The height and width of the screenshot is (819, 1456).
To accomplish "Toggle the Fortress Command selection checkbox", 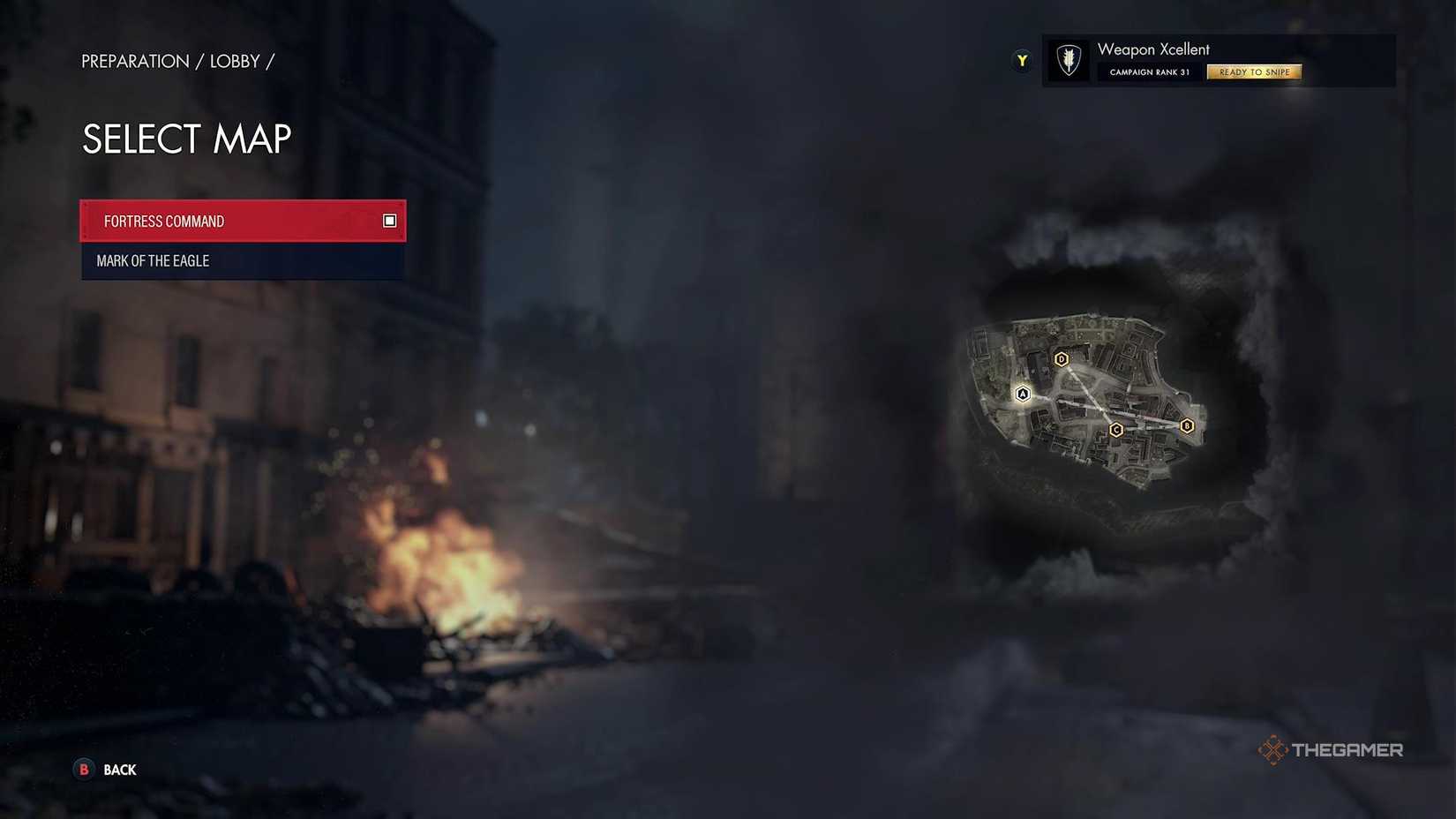I will (x=388, y=221).
